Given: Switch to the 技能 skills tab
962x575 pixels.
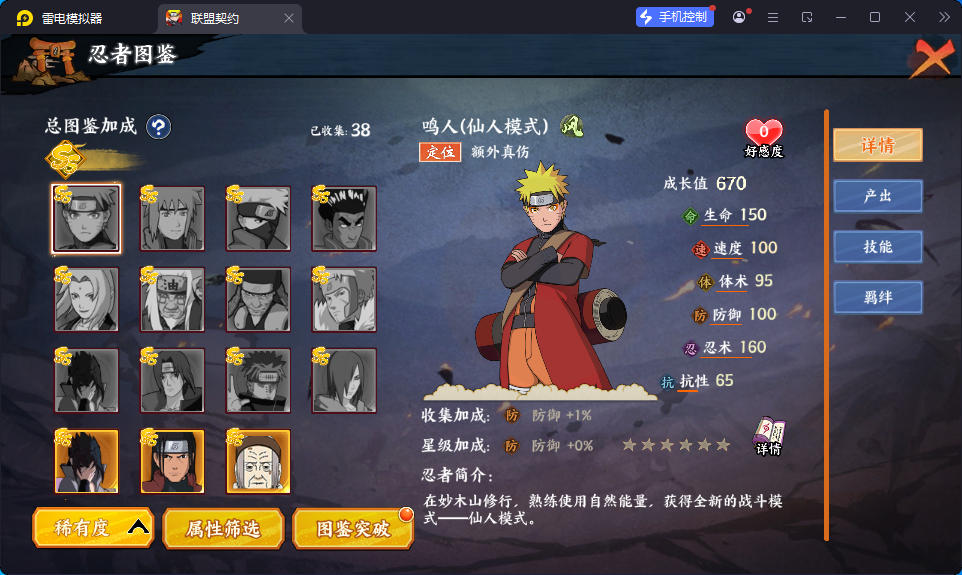Looking at the screenshot, I should tap(877, 247).
